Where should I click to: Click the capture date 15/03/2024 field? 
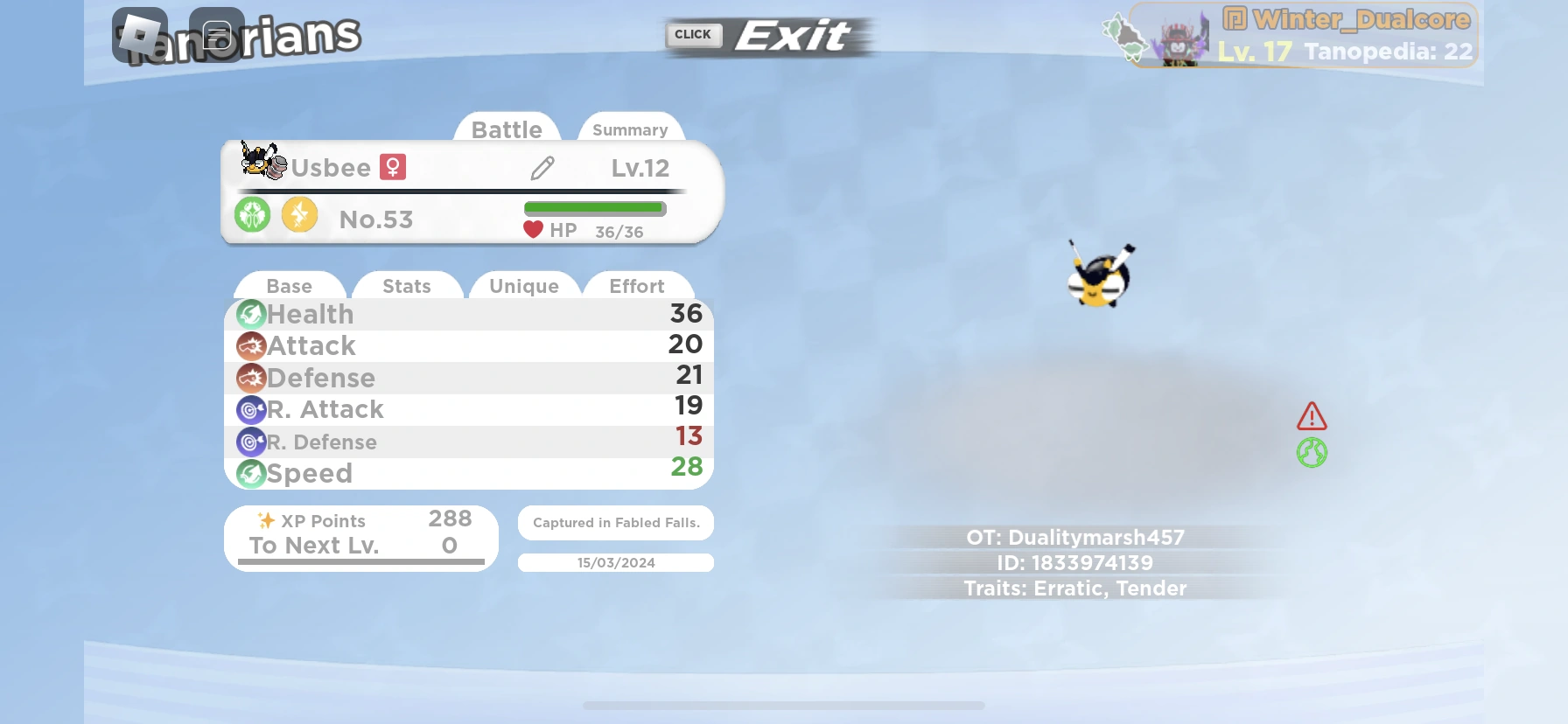(x=615, y=562)
